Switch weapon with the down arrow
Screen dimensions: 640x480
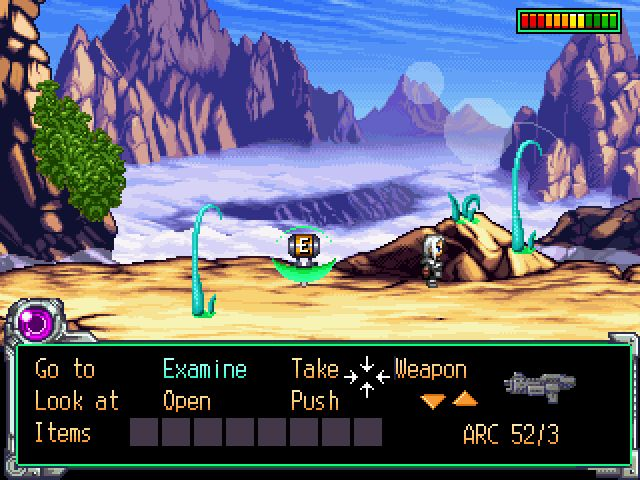point(433,401)
